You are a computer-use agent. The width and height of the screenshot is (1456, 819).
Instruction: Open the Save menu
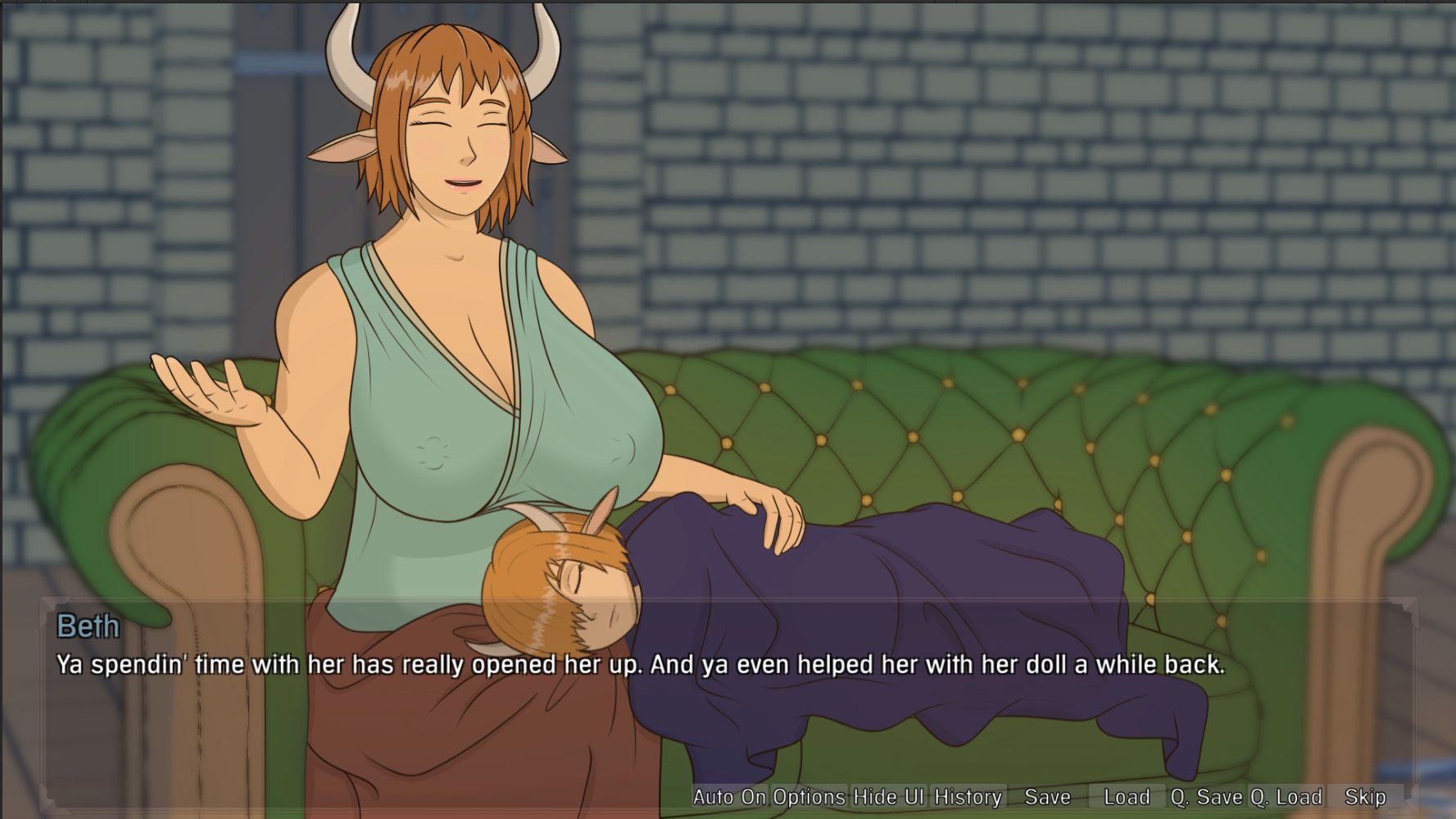[1047, 796]
